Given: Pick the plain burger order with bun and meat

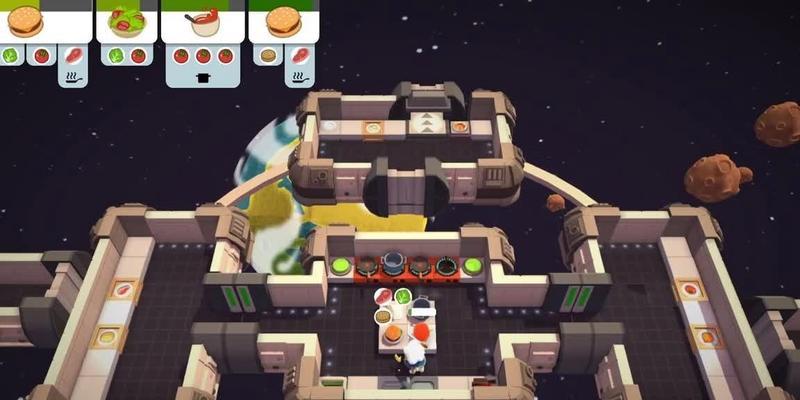Looking at the screenshot, I should pos(283,24).
